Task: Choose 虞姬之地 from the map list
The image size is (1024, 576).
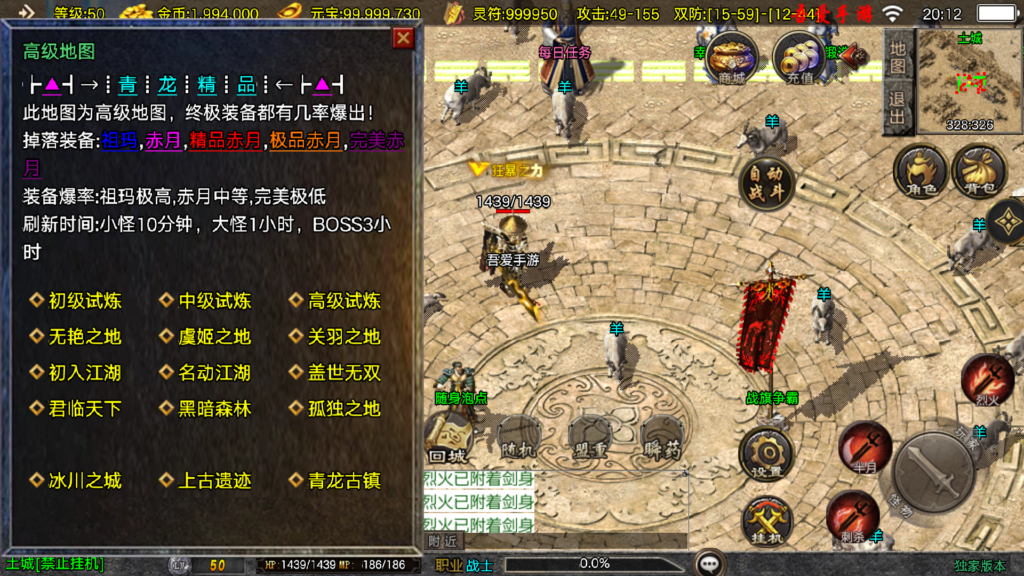Action: [215, 337]
